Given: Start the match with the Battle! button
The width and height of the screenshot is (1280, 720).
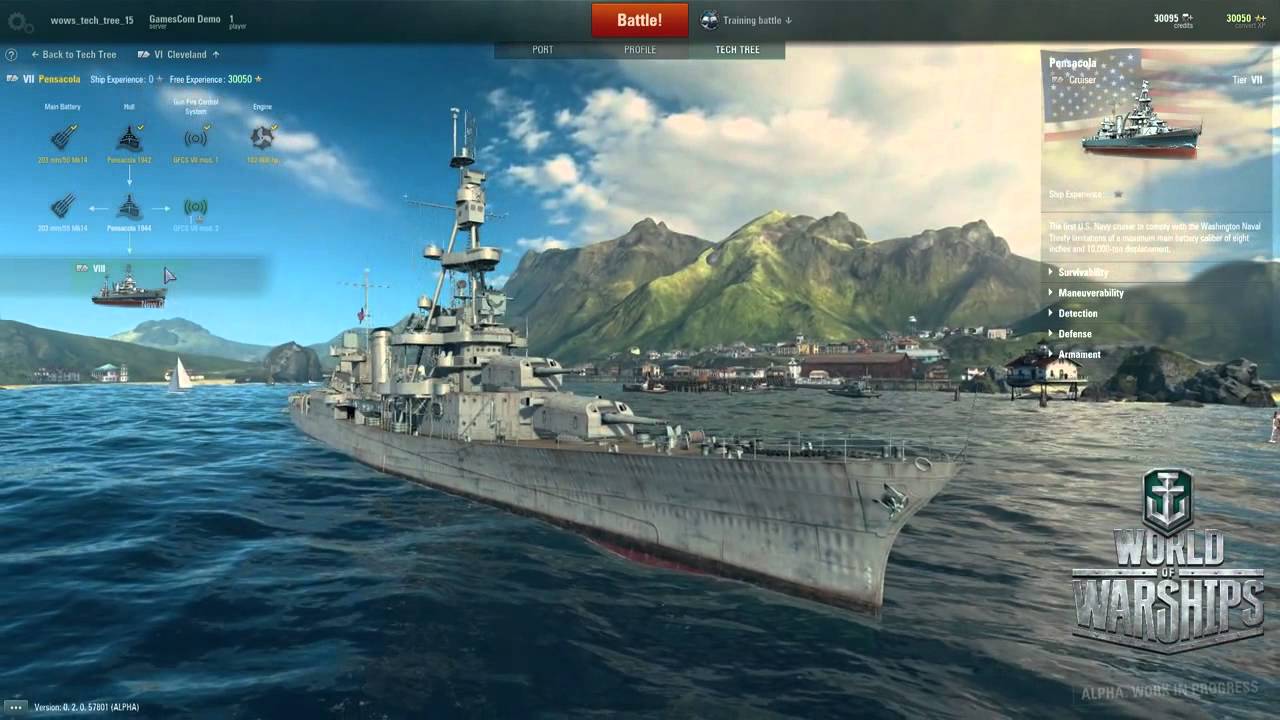Looking at the screenshot, I should pyautogui.click(x=639, y=20).
